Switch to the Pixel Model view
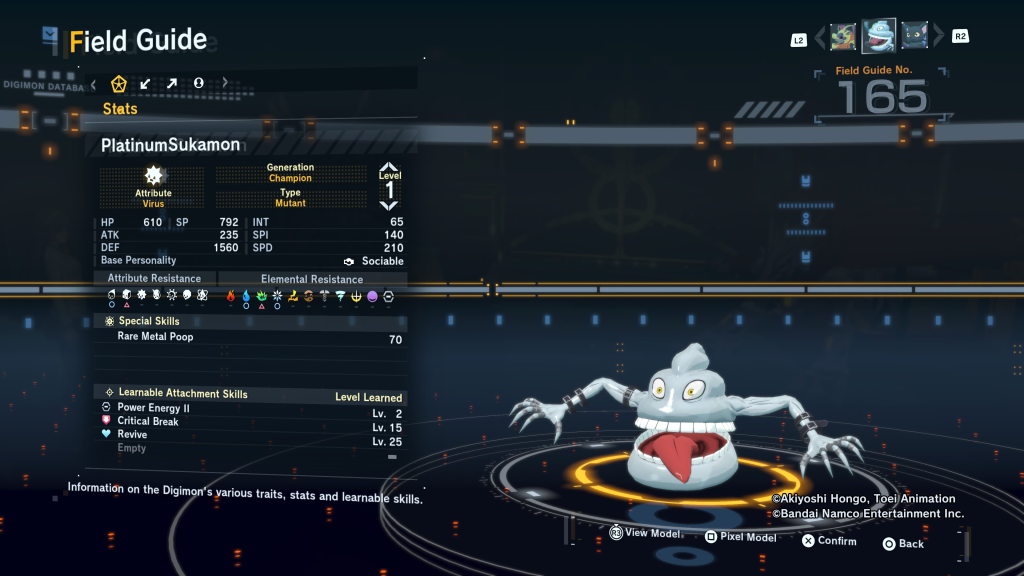 click(739, 537)
